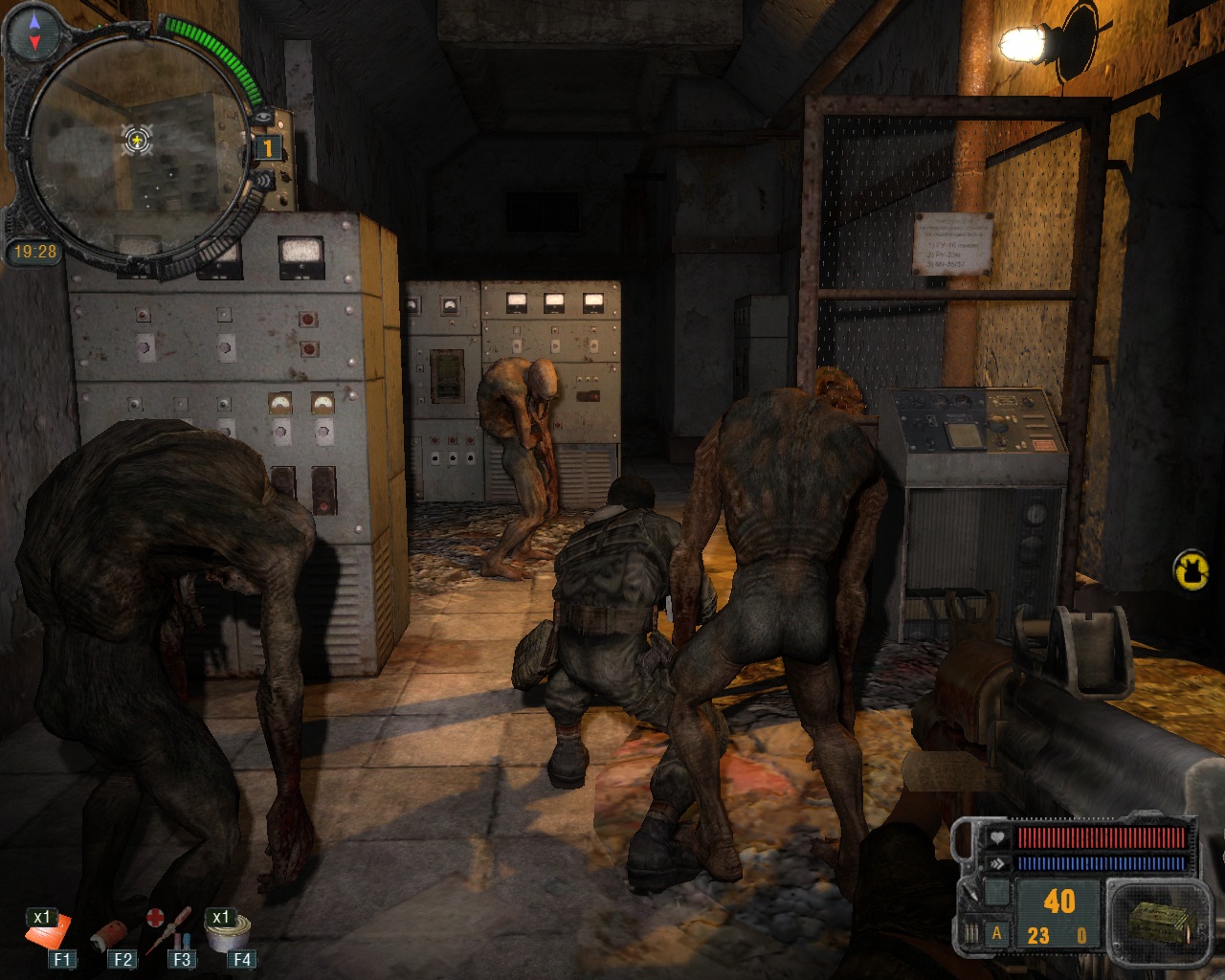Select the syringe and pills slot F3
The image size is (1225, 980).
tap(168, 926)
